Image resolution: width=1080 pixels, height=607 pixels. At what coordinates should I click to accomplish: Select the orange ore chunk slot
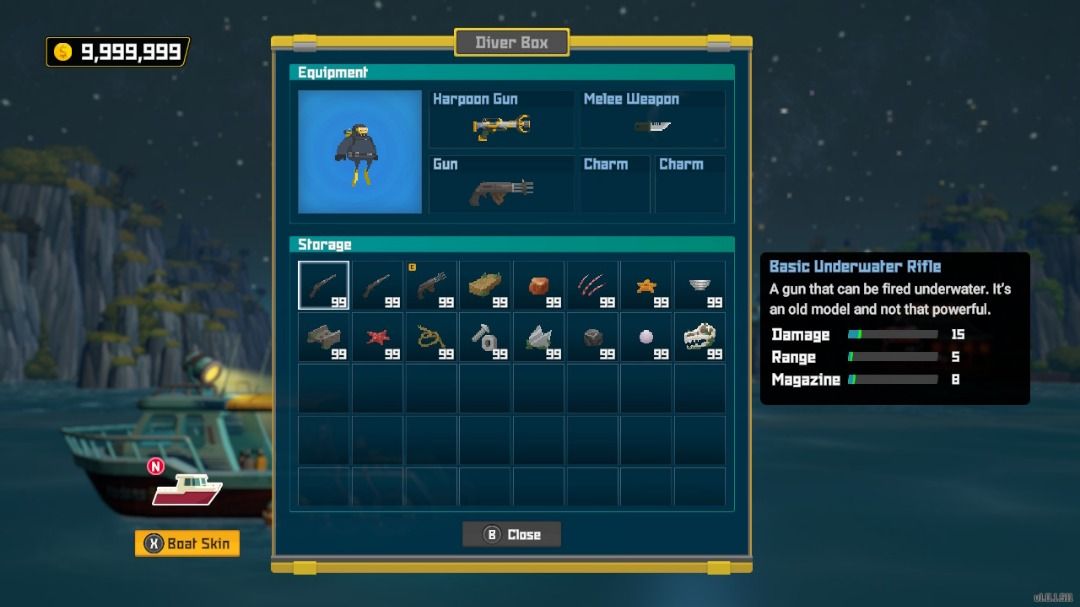click(540, 286)
